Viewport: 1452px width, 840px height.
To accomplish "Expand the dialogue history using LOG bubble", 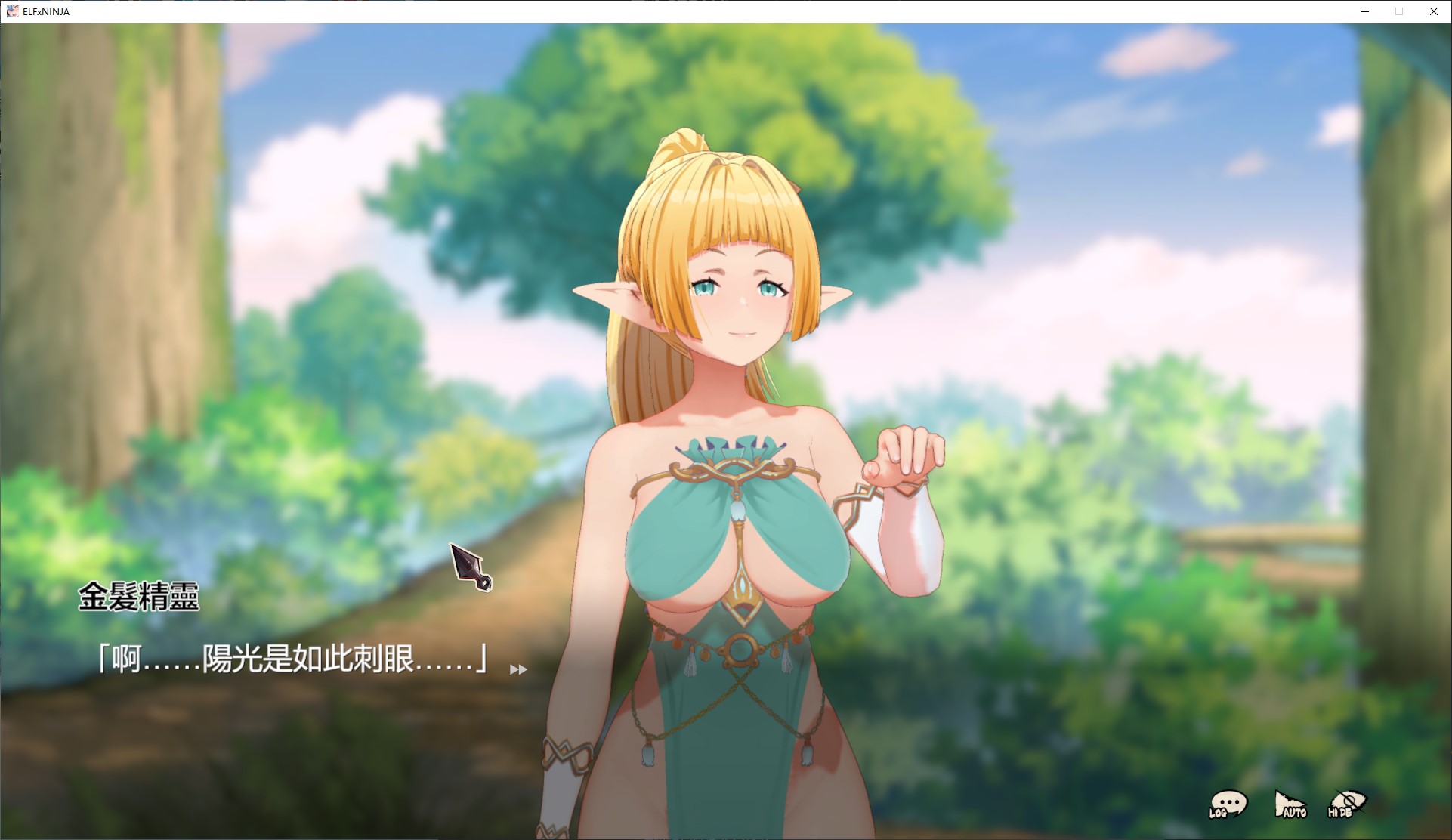I will 1228,803.
